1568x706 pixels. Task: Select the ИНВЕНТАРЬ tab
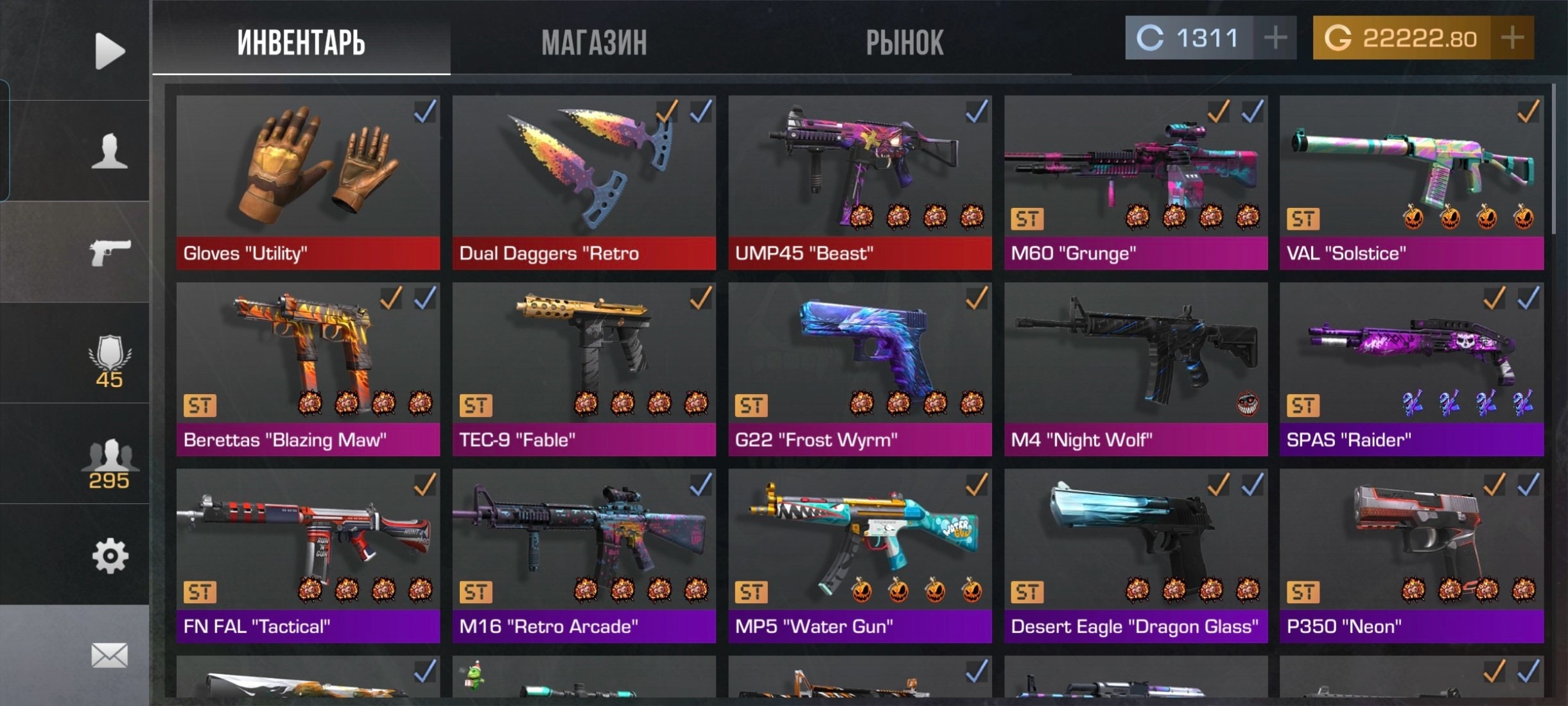301,42
